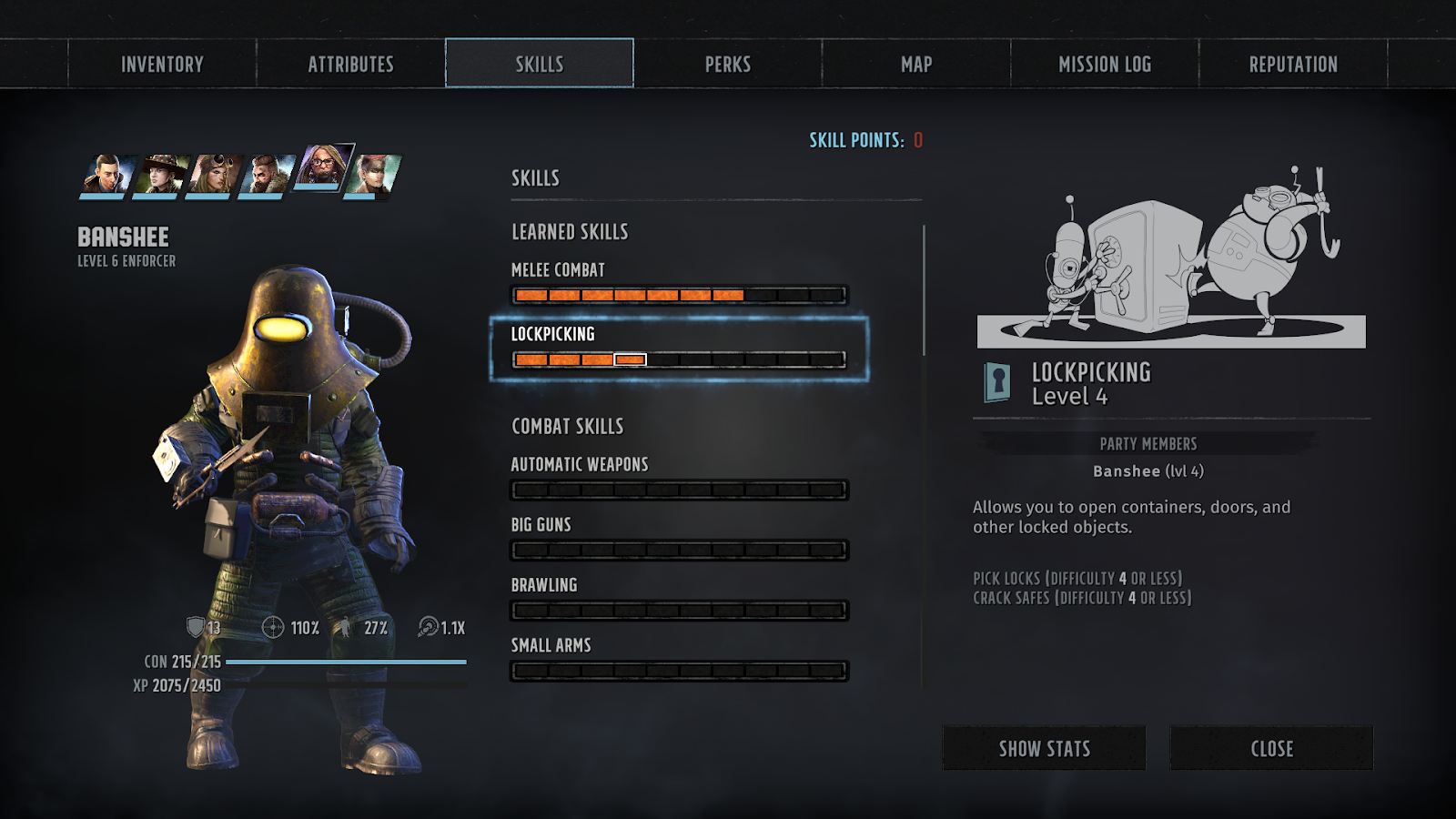Pick the Big Guns skill bar
Screen dimensions: 1456x819
(x=679, y=550)
